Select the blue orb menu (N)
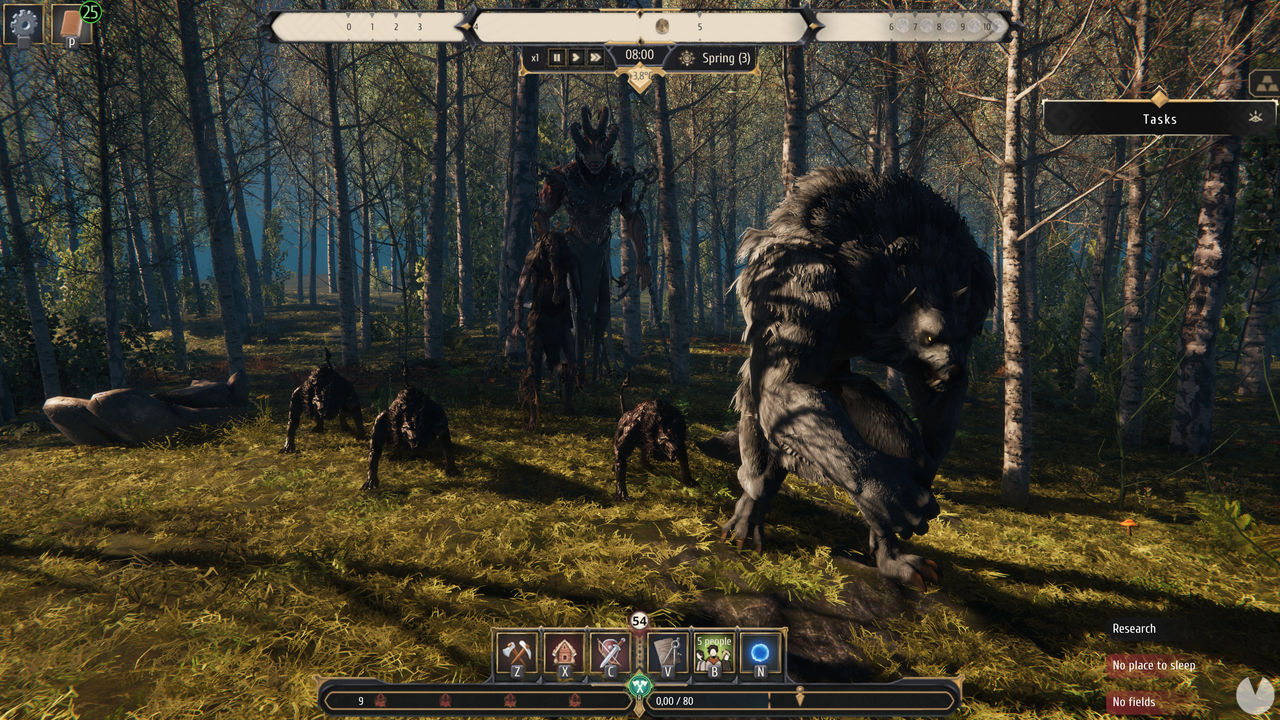The width and height of the screenshot is (1280, 720). coord(761,655)
